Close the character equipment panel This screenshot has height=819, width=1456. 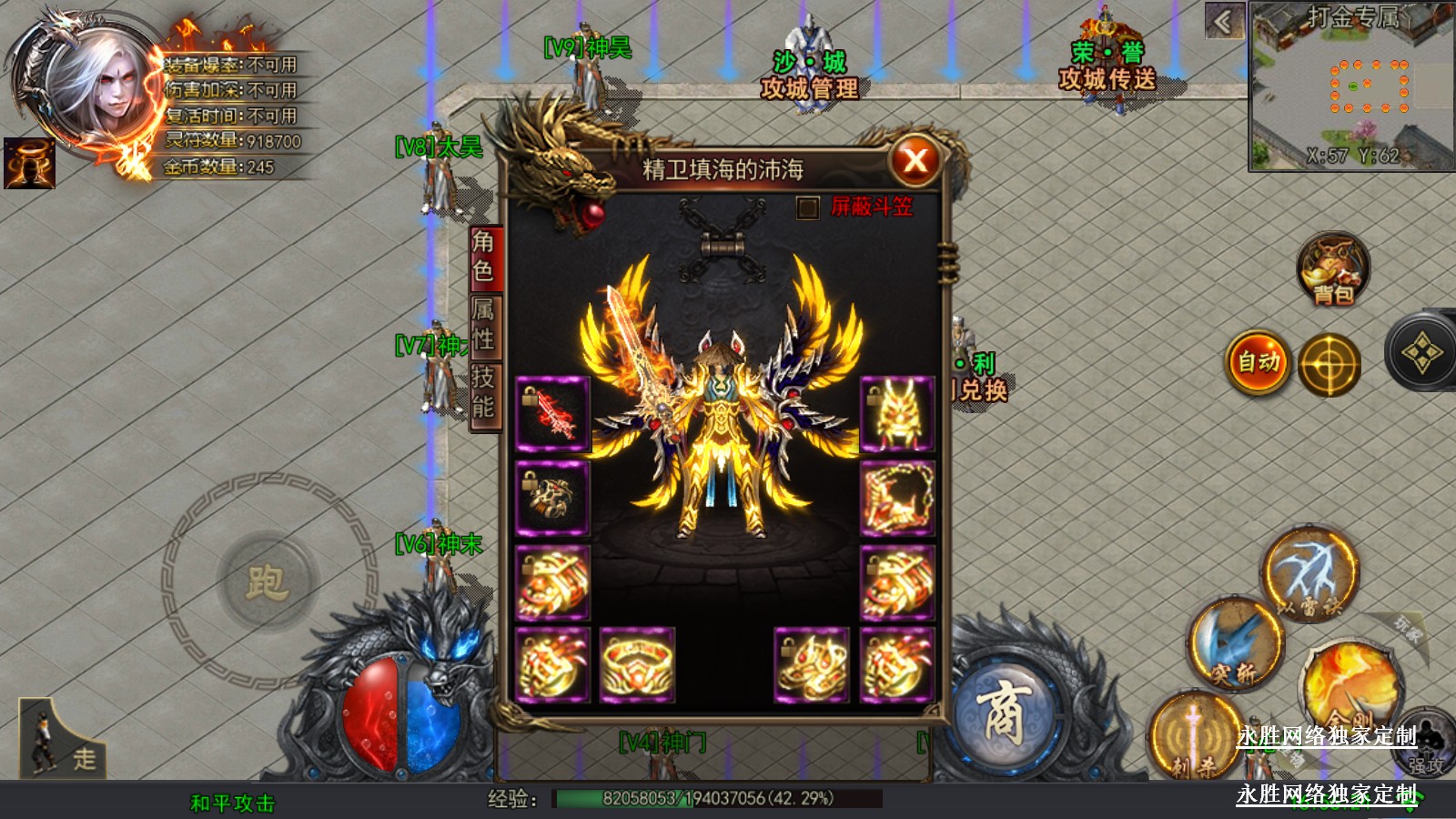[x=915, y=161]
